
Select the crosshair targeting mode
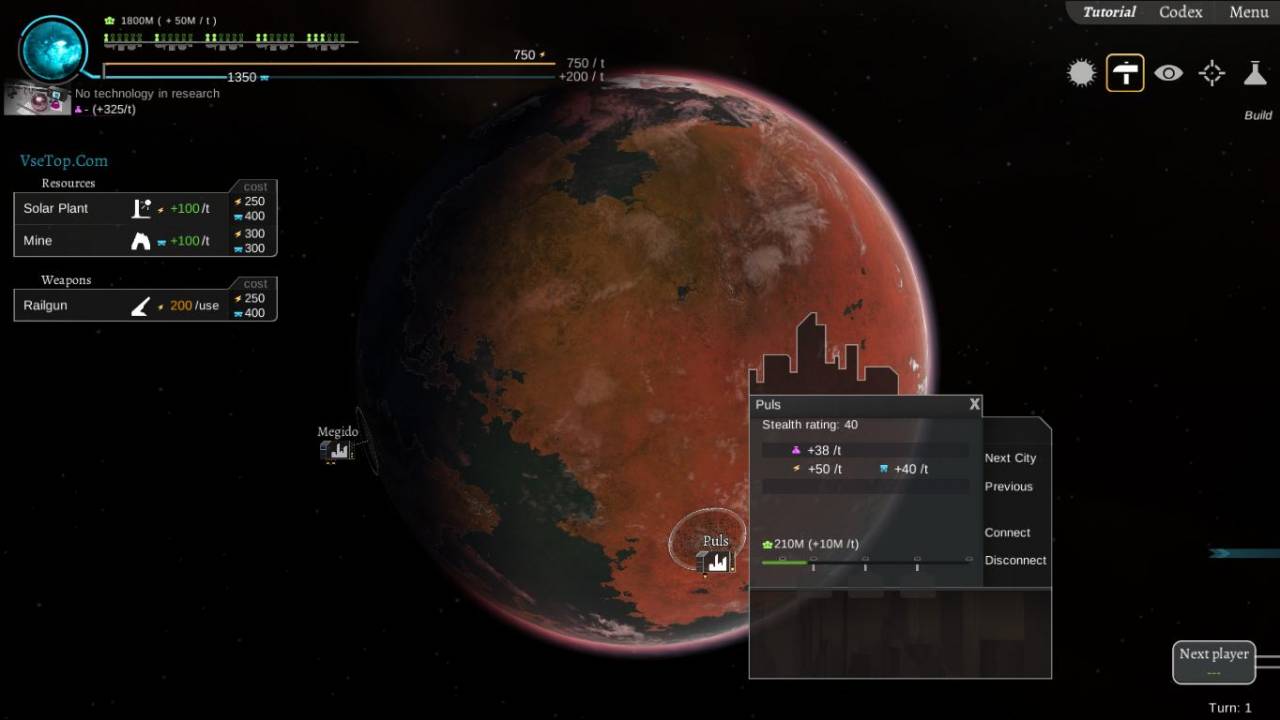1212,73
